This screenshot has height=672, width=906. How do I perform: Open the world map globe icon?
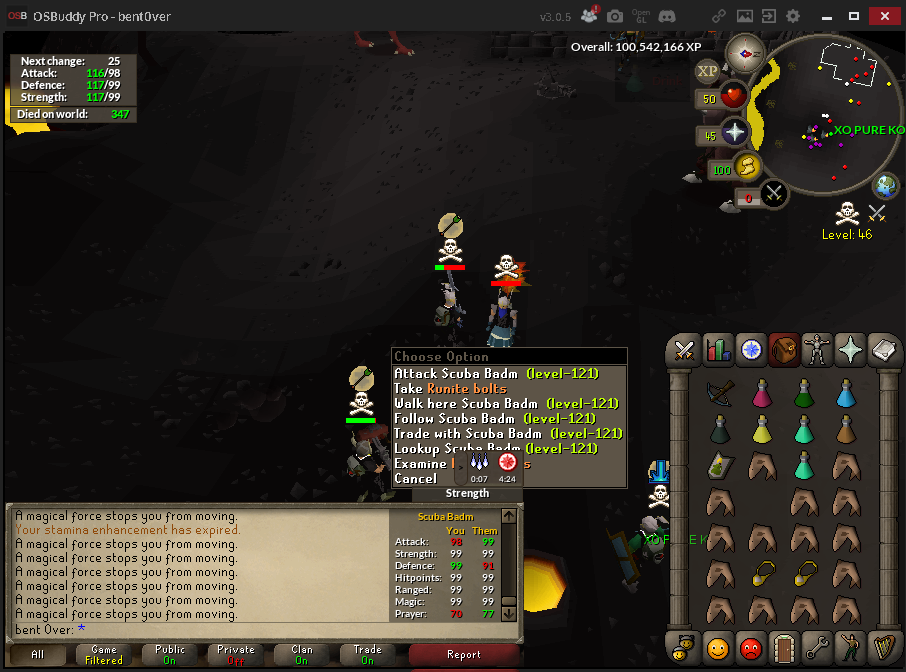(x=885, y=186)
